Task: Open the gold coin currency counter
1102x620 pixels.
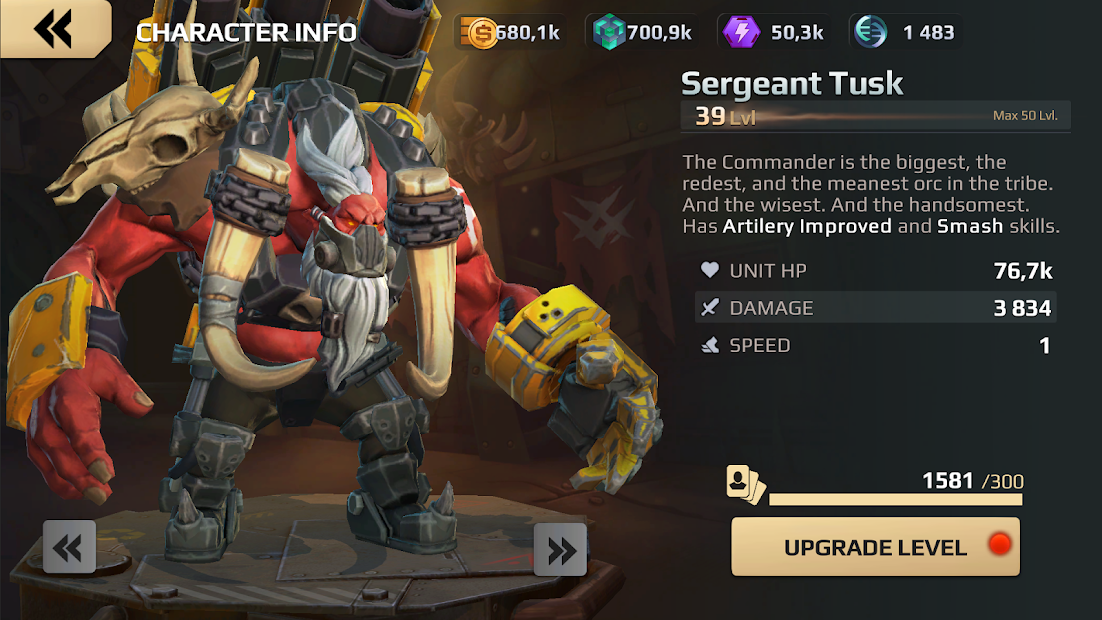Action: 511,32
